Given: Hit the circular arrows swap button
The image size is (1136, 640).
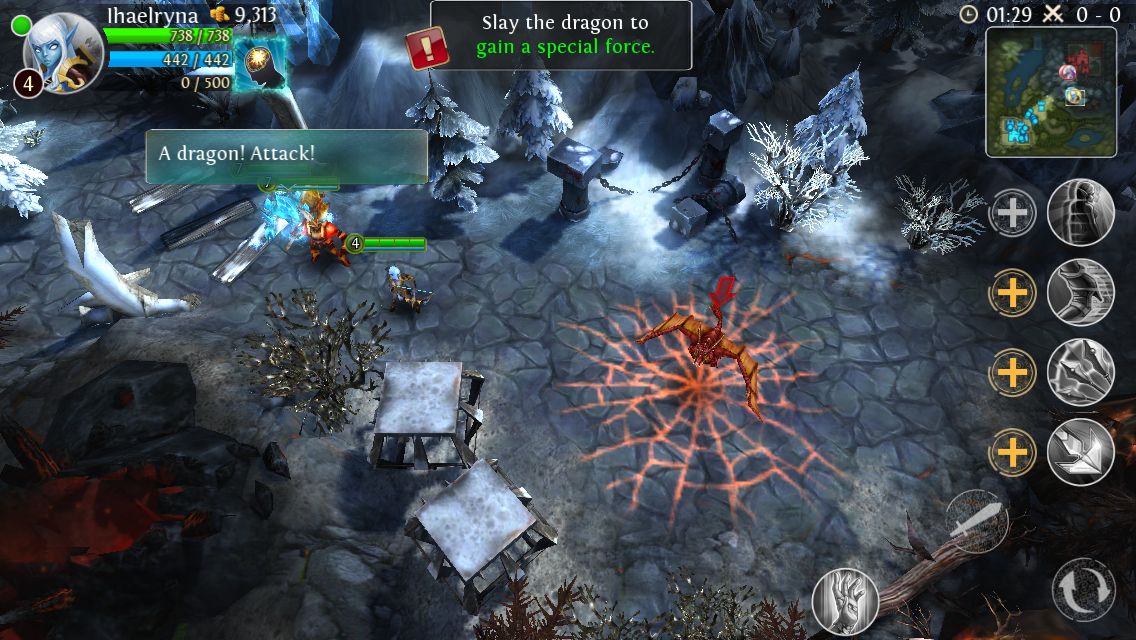Looking at the screenshot, I should pyautogui.click(x=1084, y=589).
